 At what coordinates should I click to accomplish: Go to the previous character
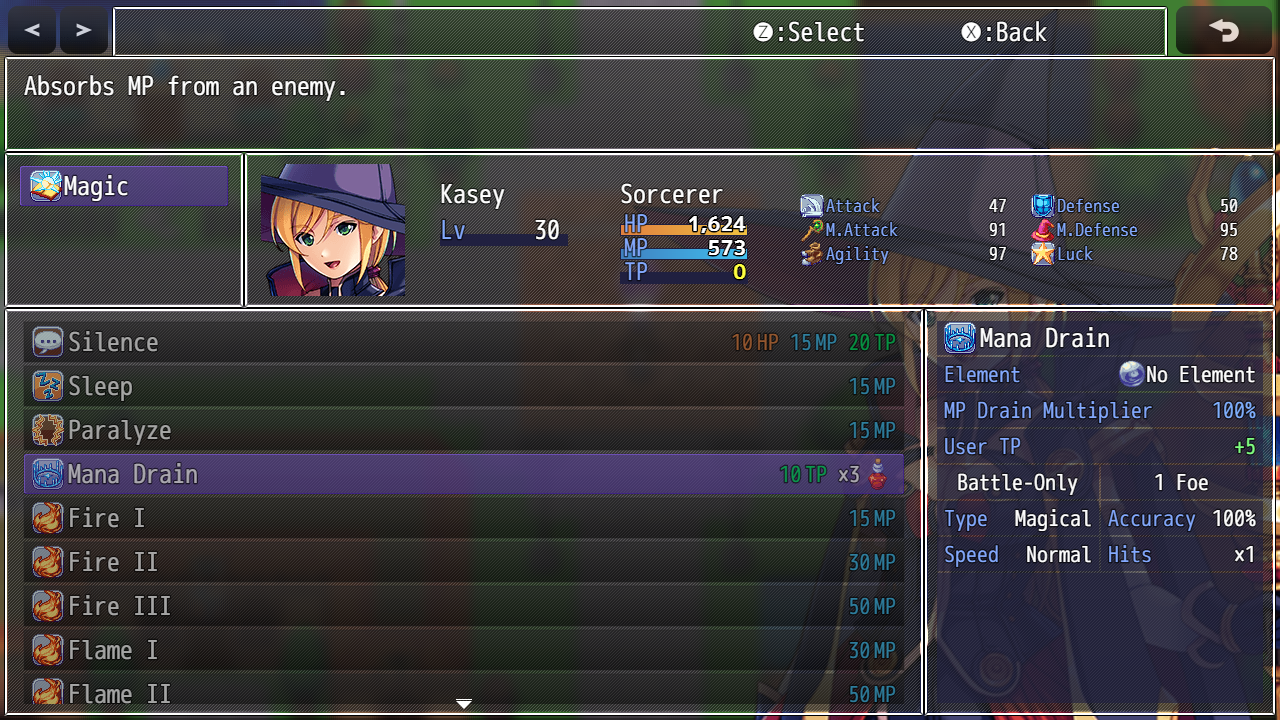(x=32, y=31)
